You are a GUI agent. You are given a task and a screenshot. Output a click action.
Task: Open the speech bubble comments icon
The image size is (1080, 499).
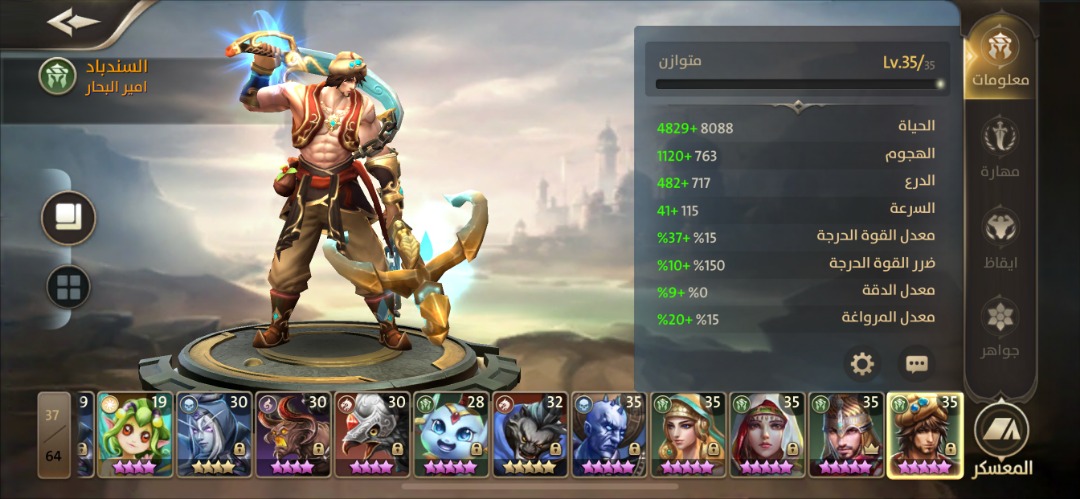tap(916, 364)
